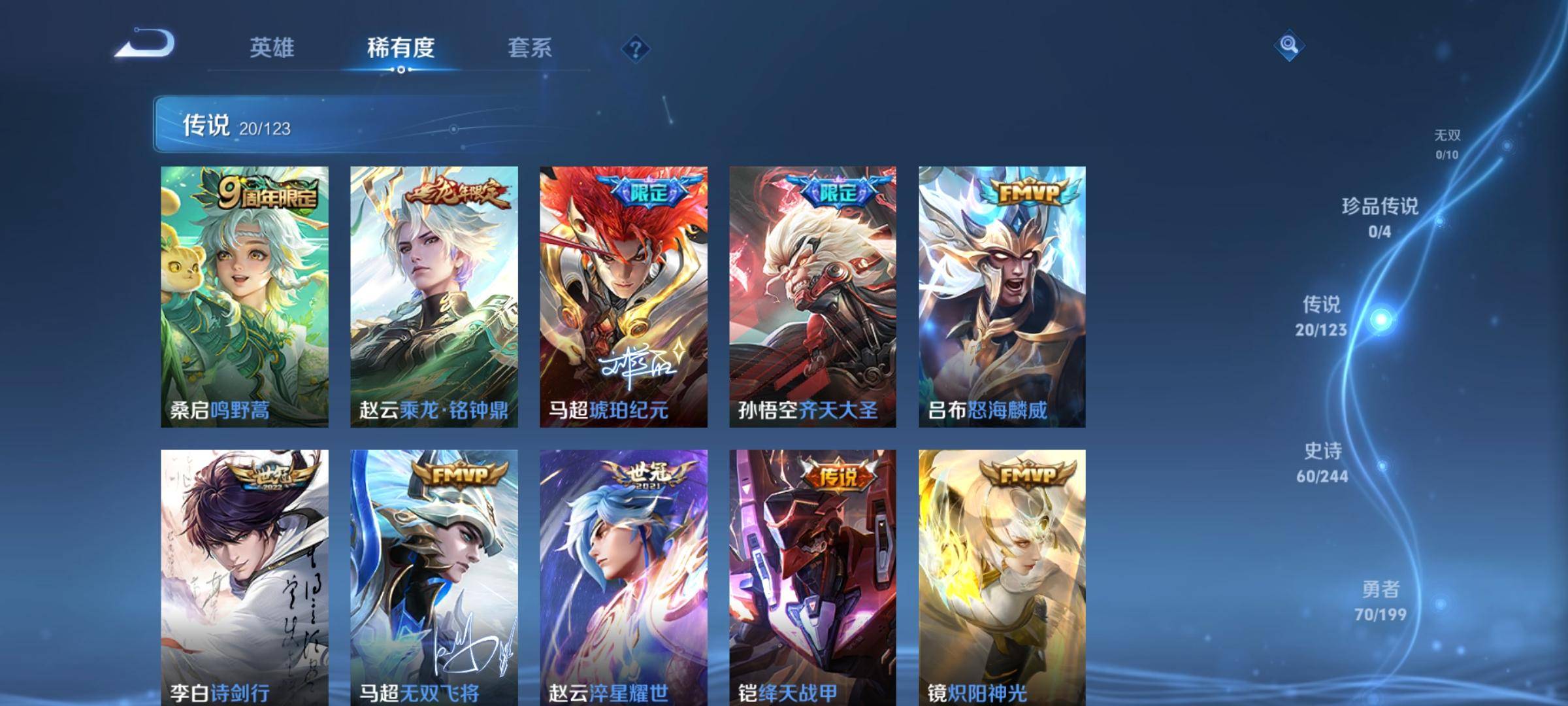Select the 稀有度 tab

[x=400, y=48]
